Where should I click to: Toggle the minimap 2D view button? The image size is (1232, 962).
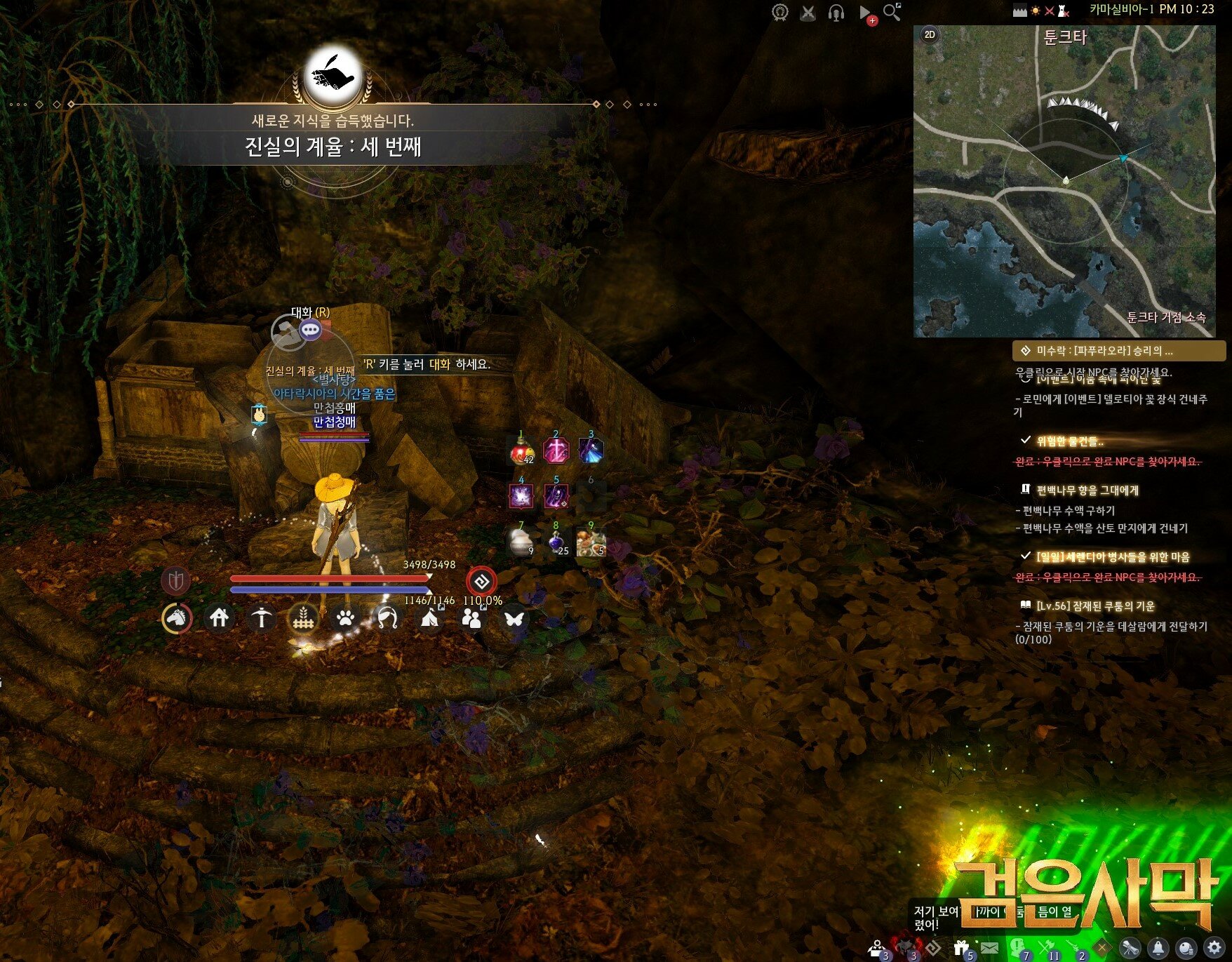(930, 34)
